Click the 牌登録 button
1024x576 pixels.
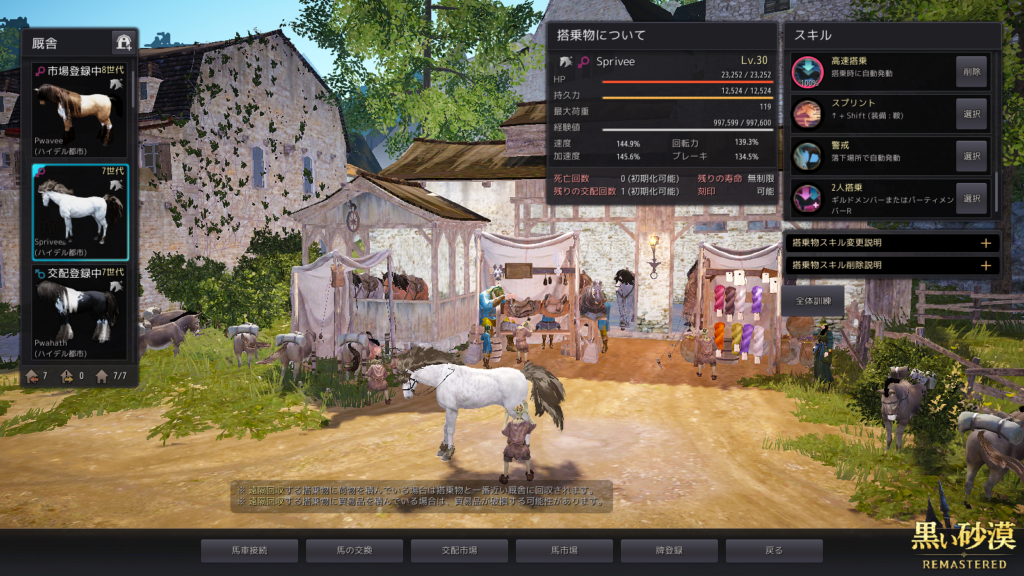point(669,550)
